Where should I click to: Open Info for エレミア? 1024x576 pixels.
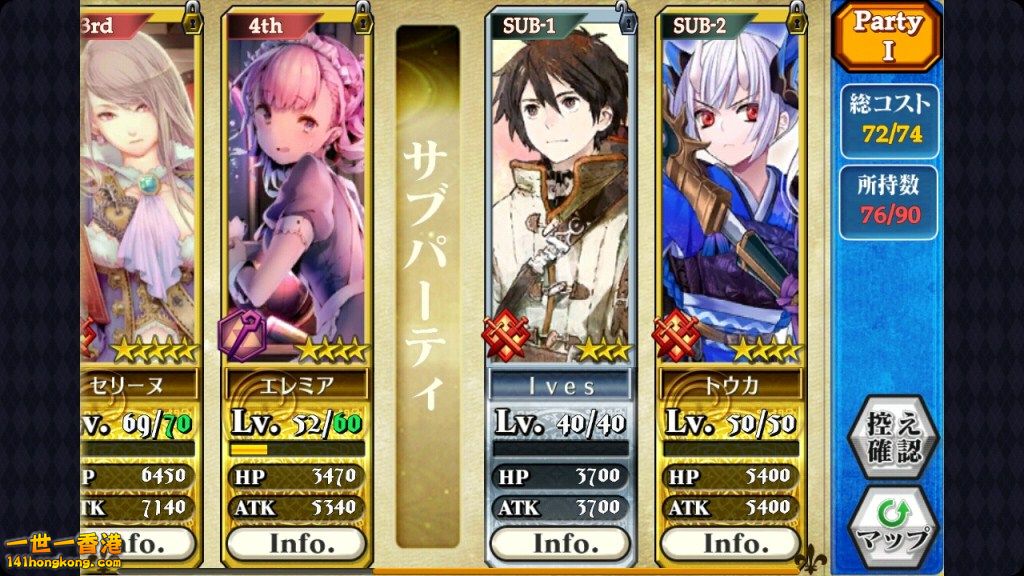297,544
